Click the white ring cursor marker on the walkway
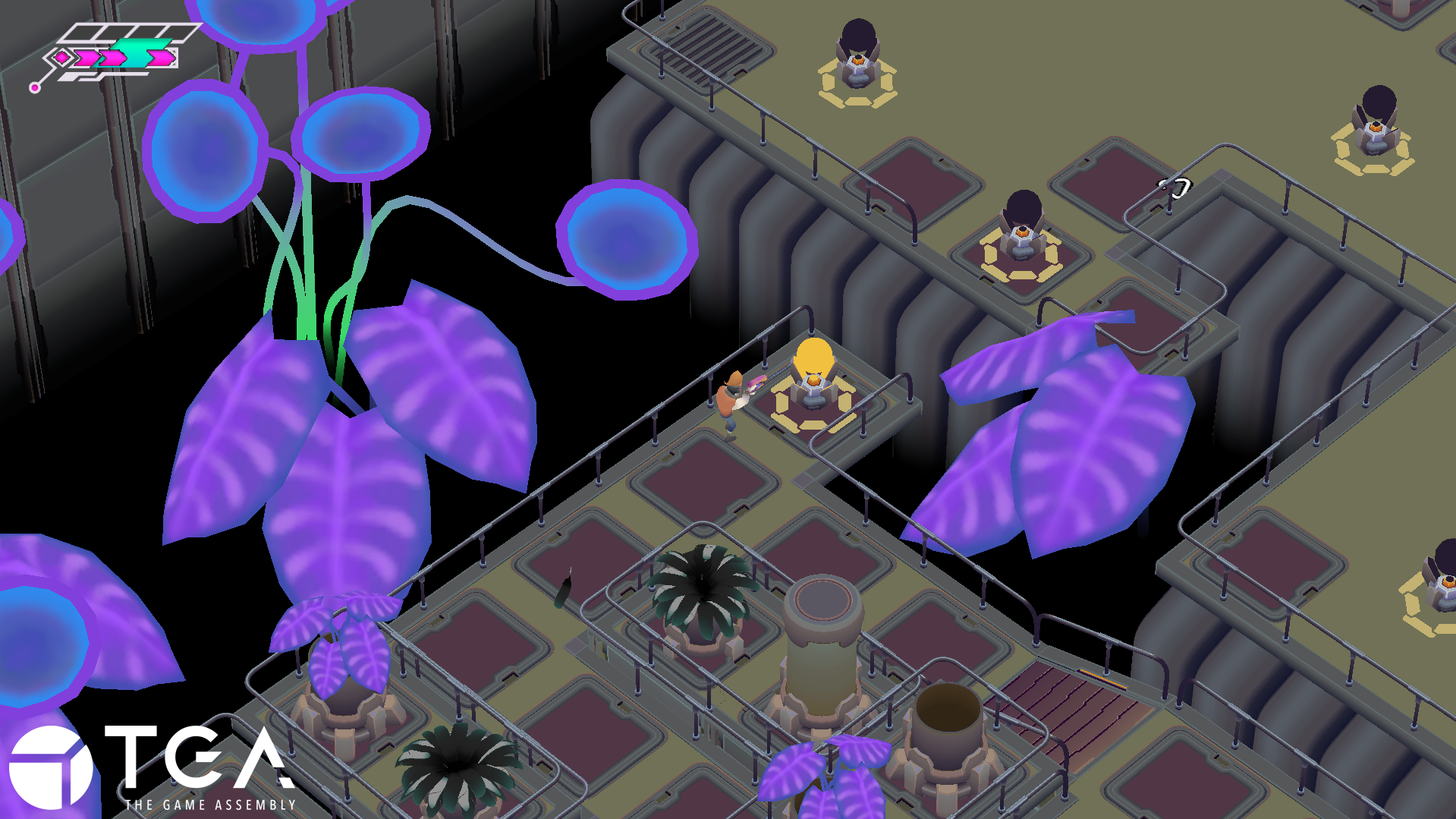The width and height of the screenshot is (1456, 819). (x=1173, y=188)
